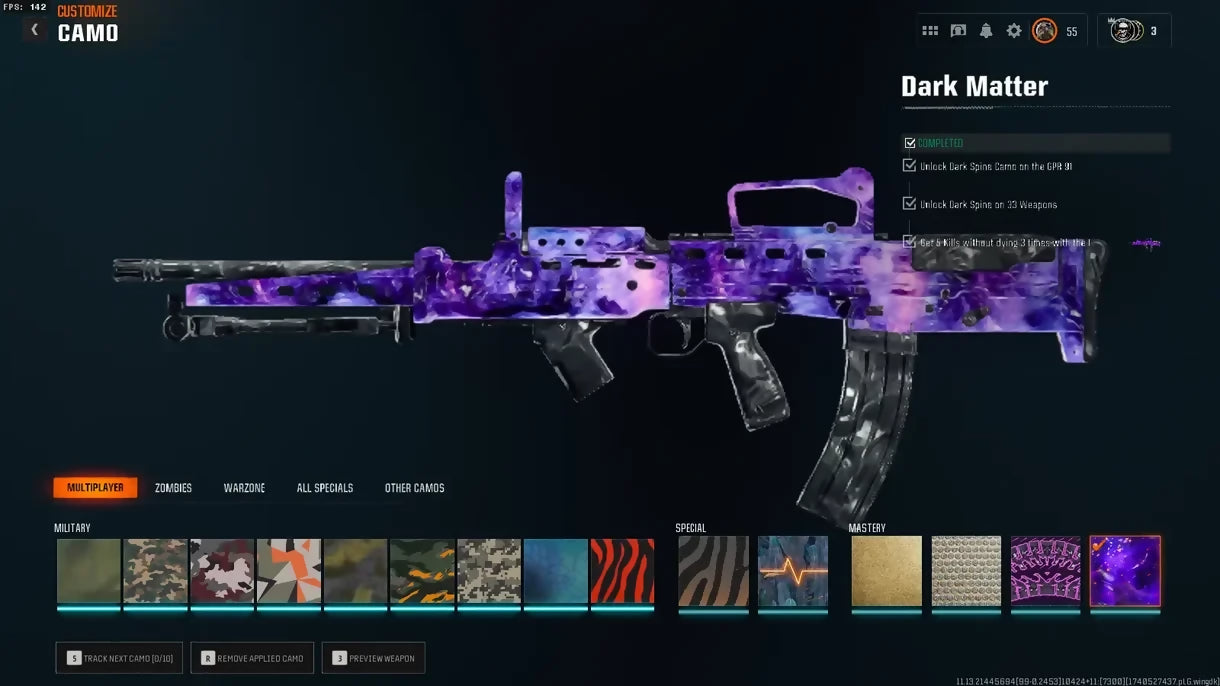Open the notifications bell
This screenshot has height=686, width=1220.
(x=986, y=31)
